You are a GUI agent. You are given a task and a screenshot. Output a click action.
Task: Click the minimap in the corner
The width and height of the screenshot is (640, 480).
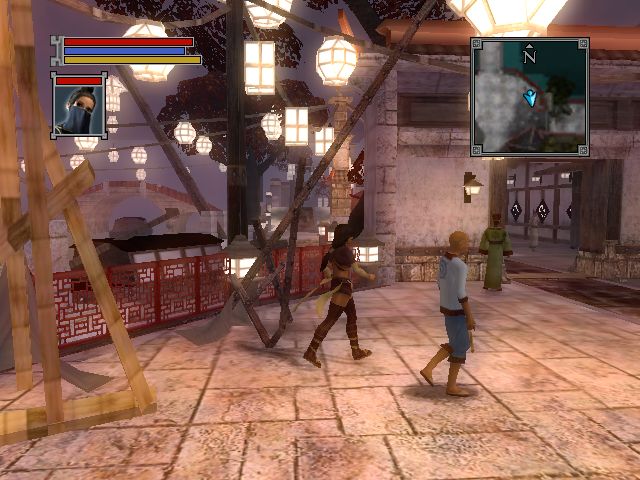coord(529,97)
